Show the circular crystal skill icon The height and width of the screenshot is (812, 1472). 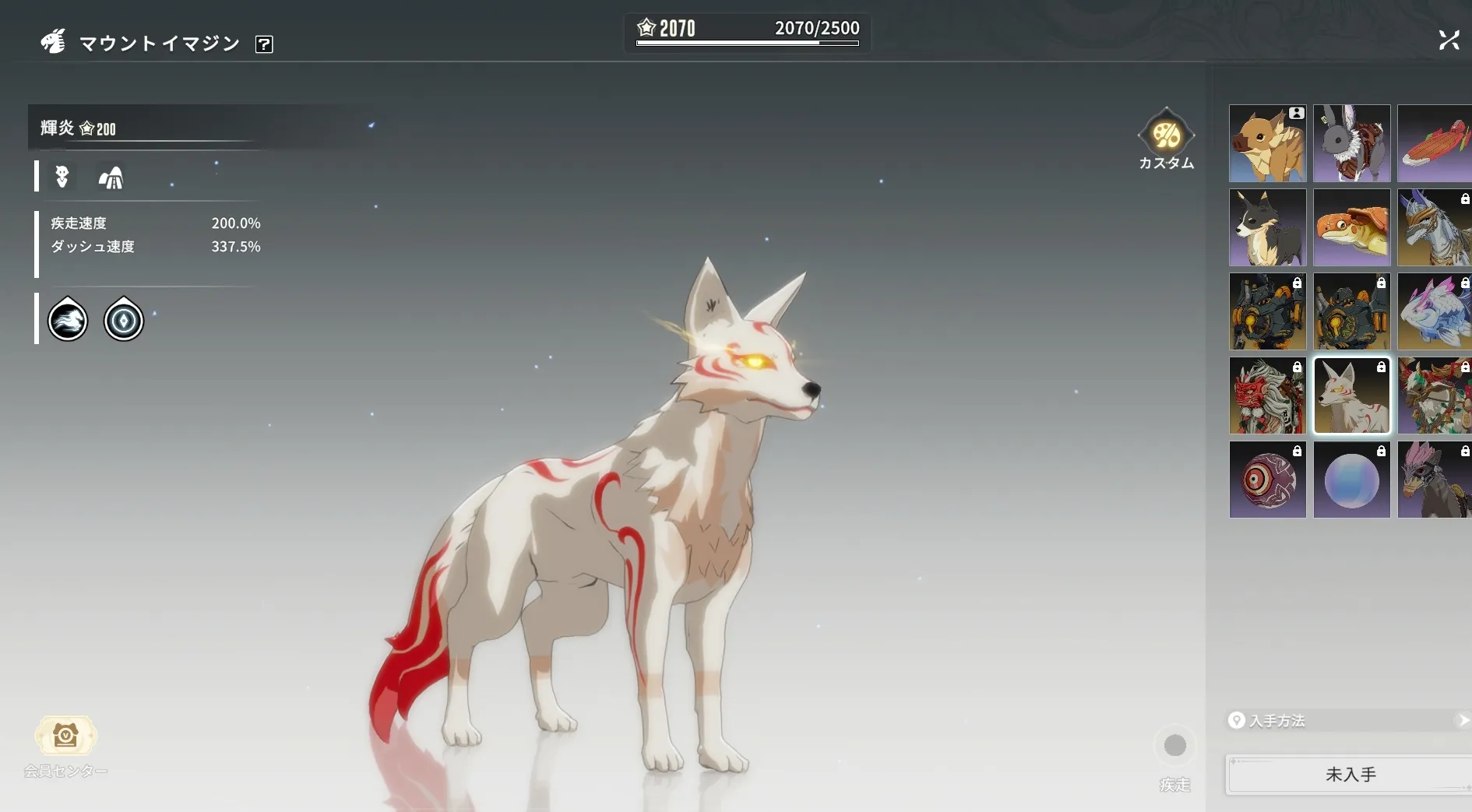click(124, 320)
